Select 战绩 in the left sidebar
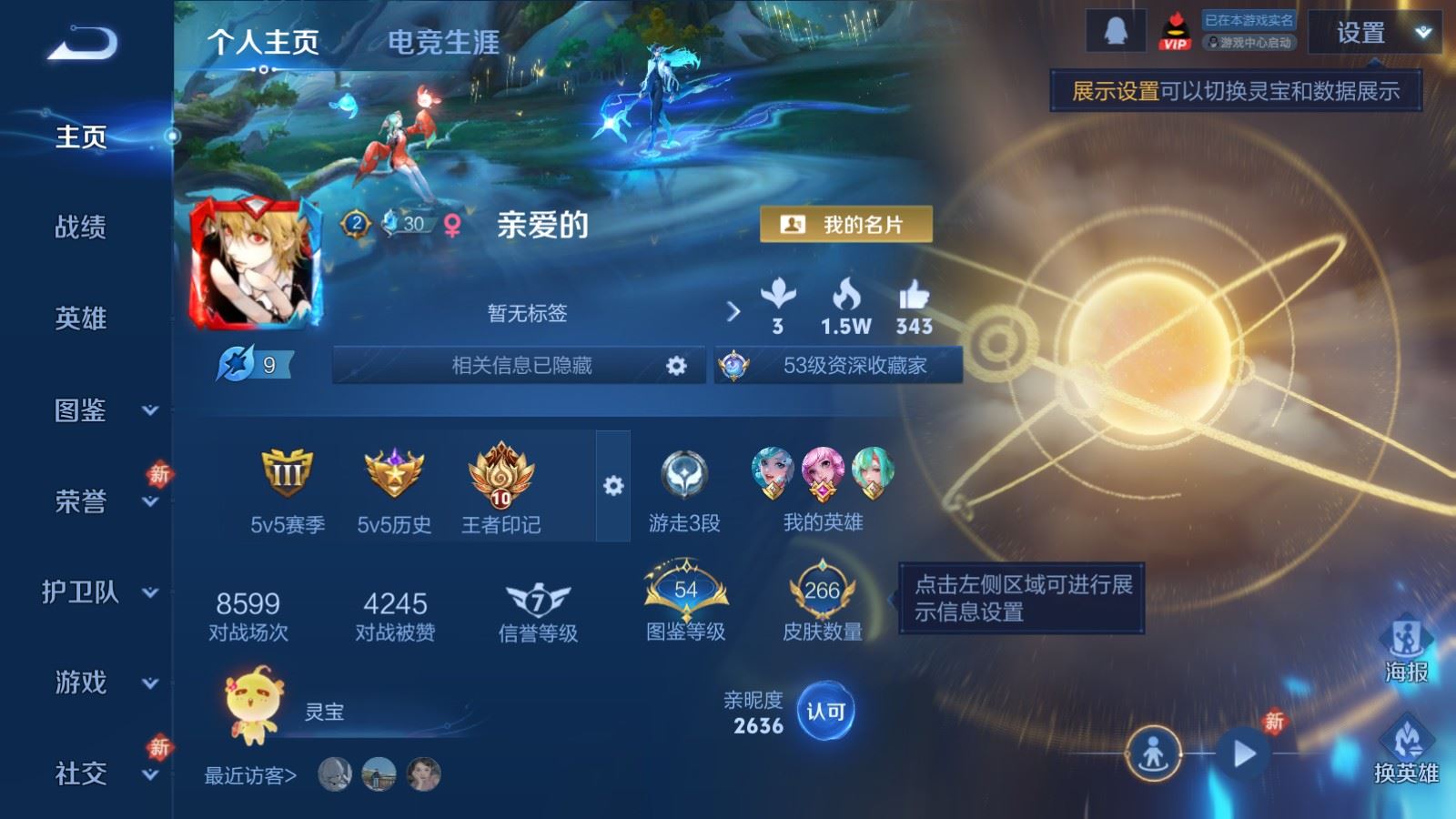Viewport: 1456px width, 819px height. (x=80, y=228)
